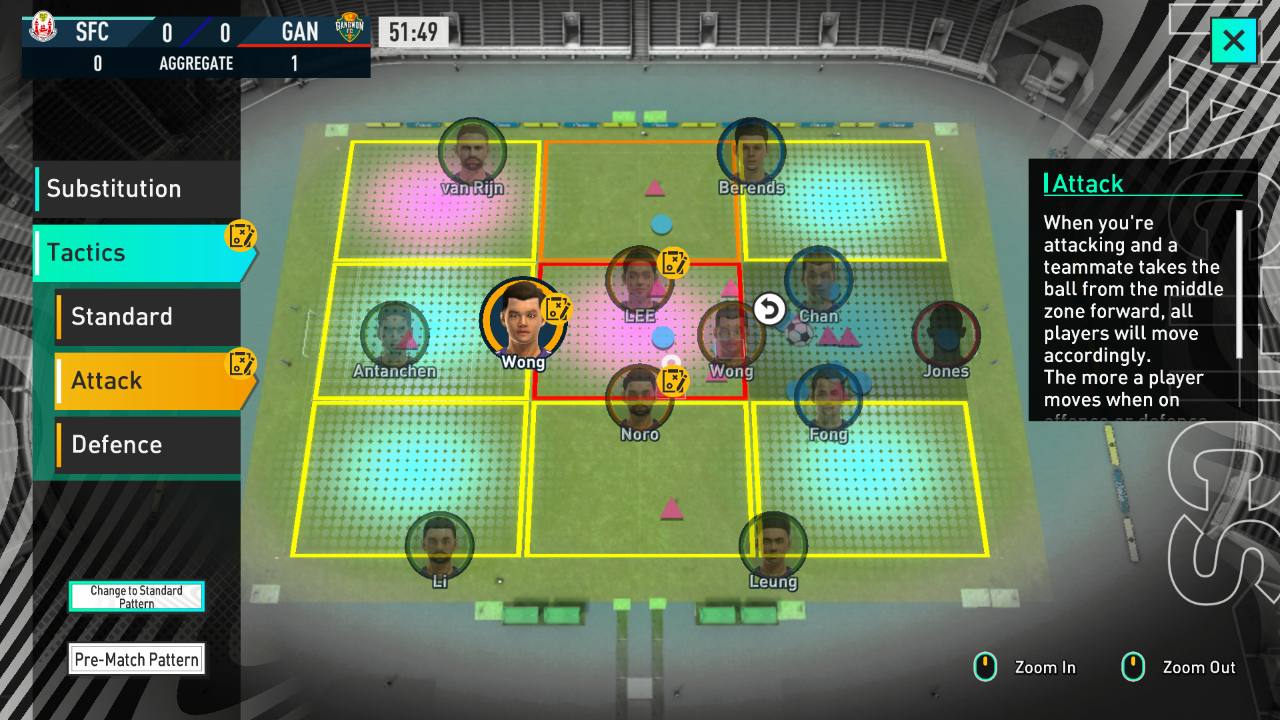Load the Pre-Match Pattern

click(x=136, y=659)
